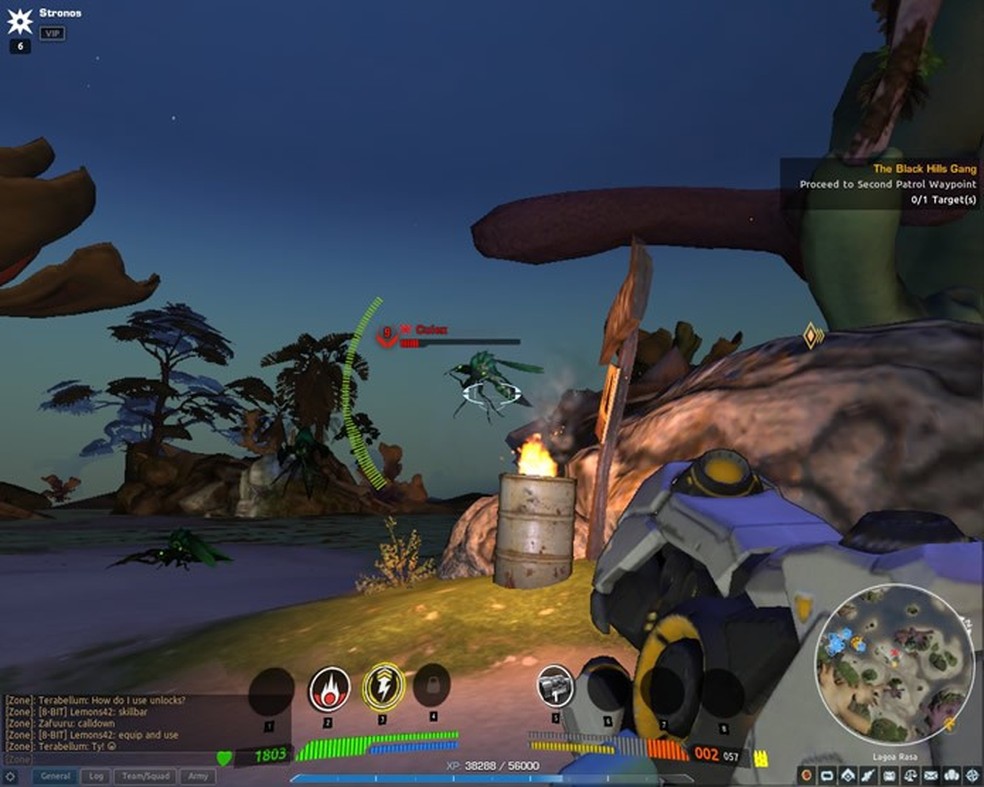984x787 pixels.
Task: Use the calldown item in slot 5
Action: 555,686
